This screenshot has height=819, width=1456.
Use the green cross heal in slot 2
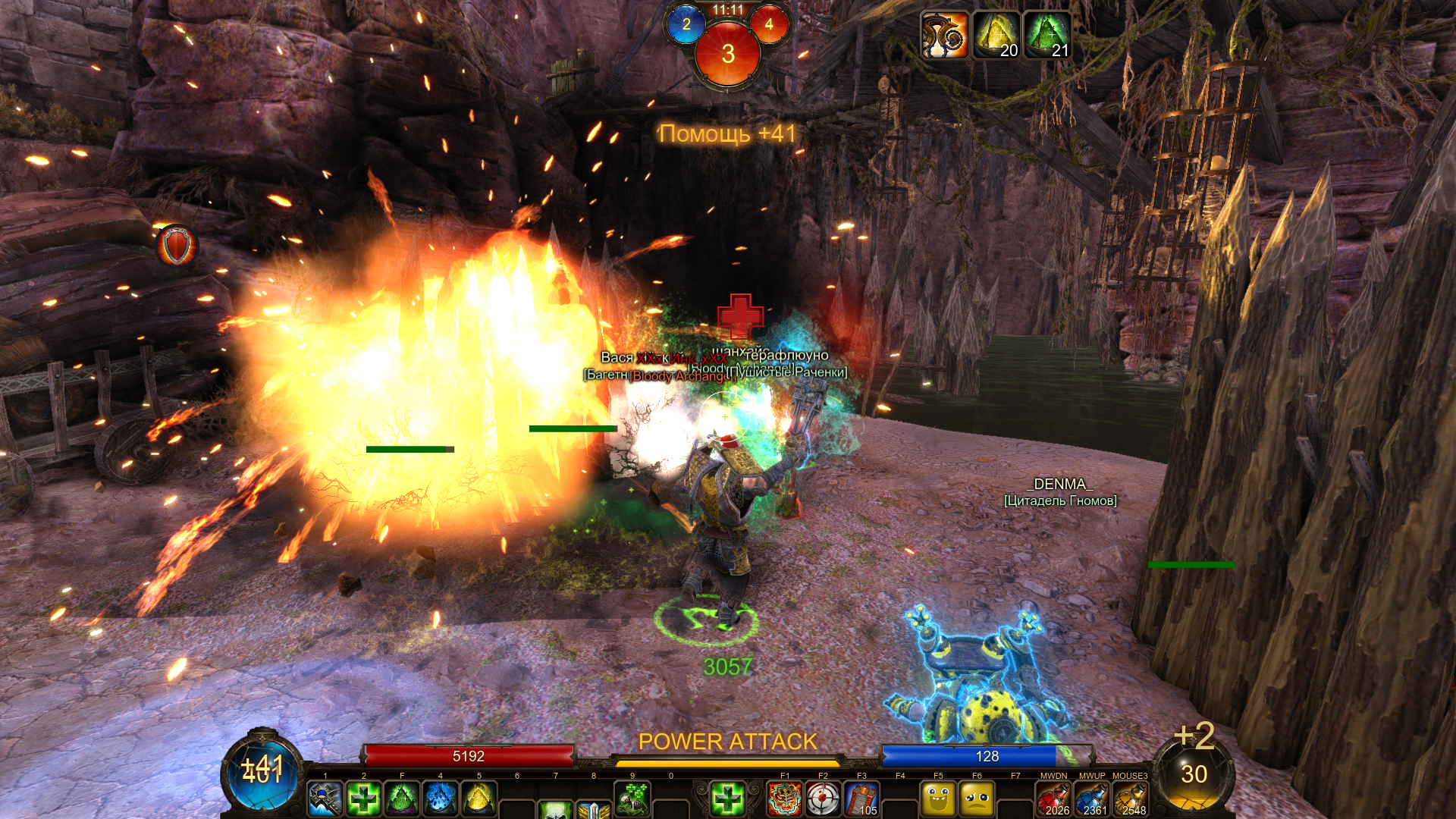(x=364, y=799)
